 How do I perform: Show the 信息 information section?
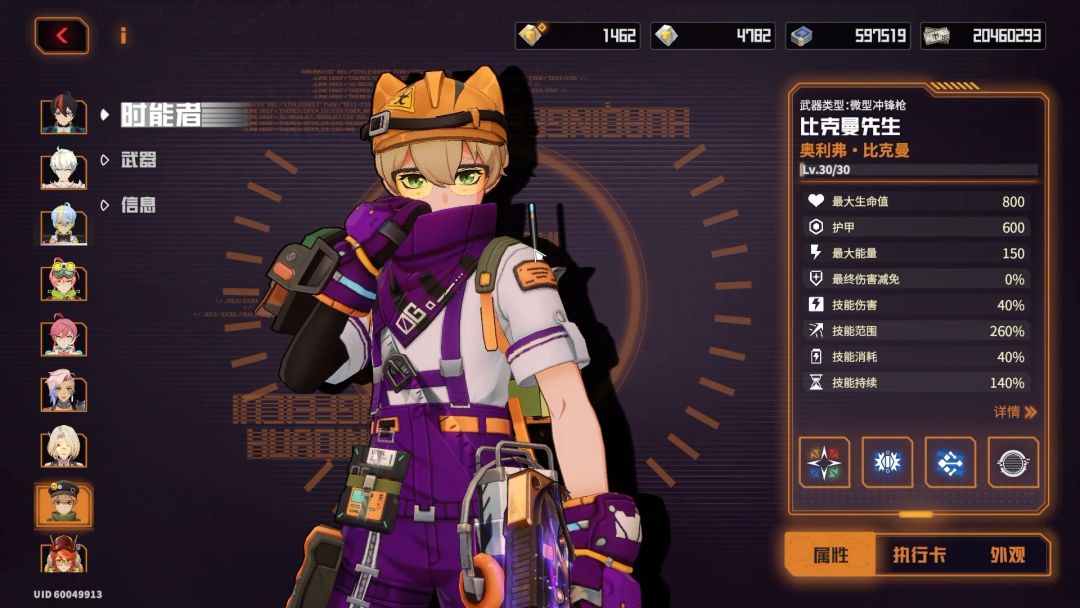coord(139,205)
